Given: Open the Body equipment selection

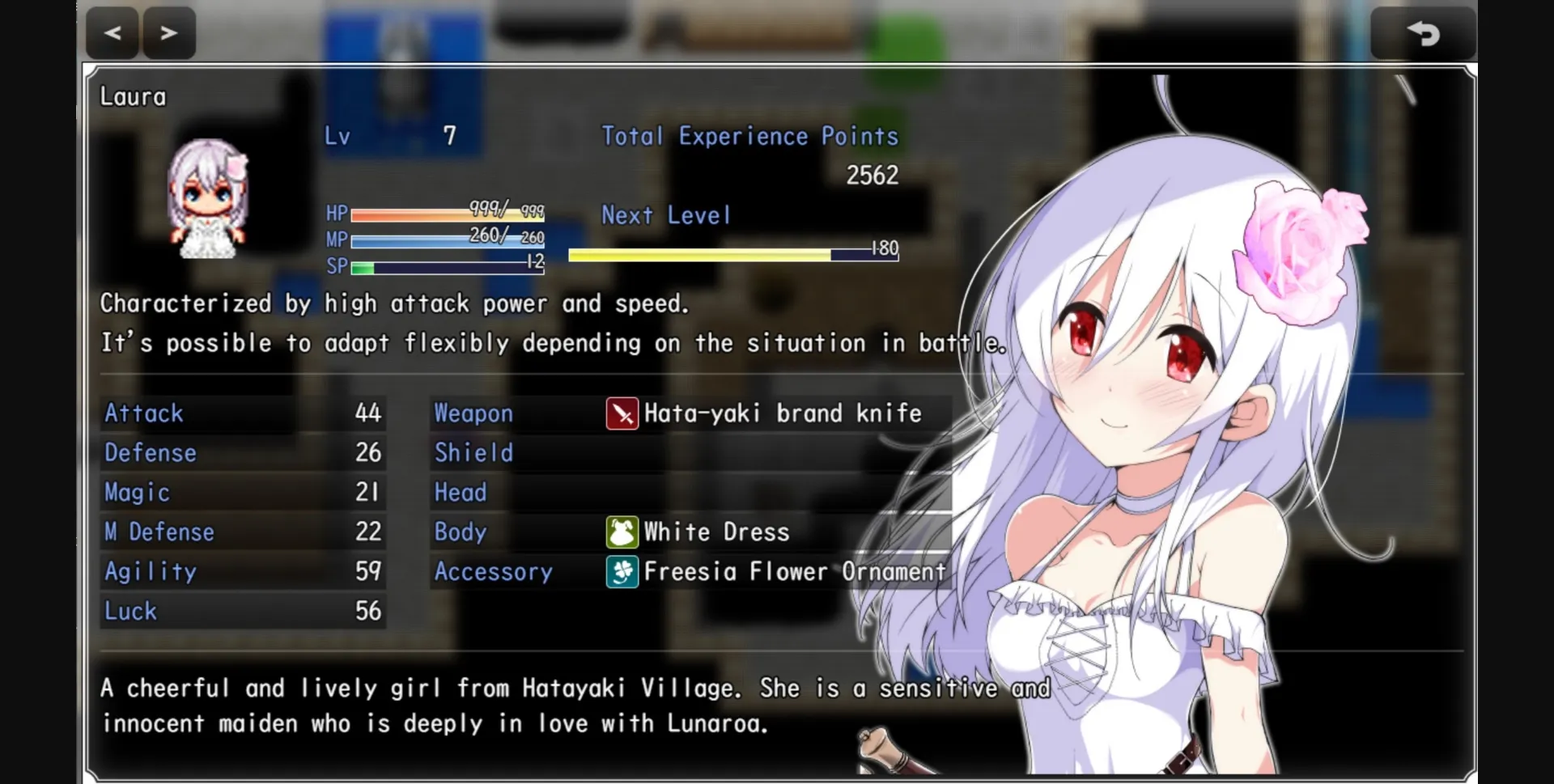Looking at the screenshot, I should click(x=461, y=532).
